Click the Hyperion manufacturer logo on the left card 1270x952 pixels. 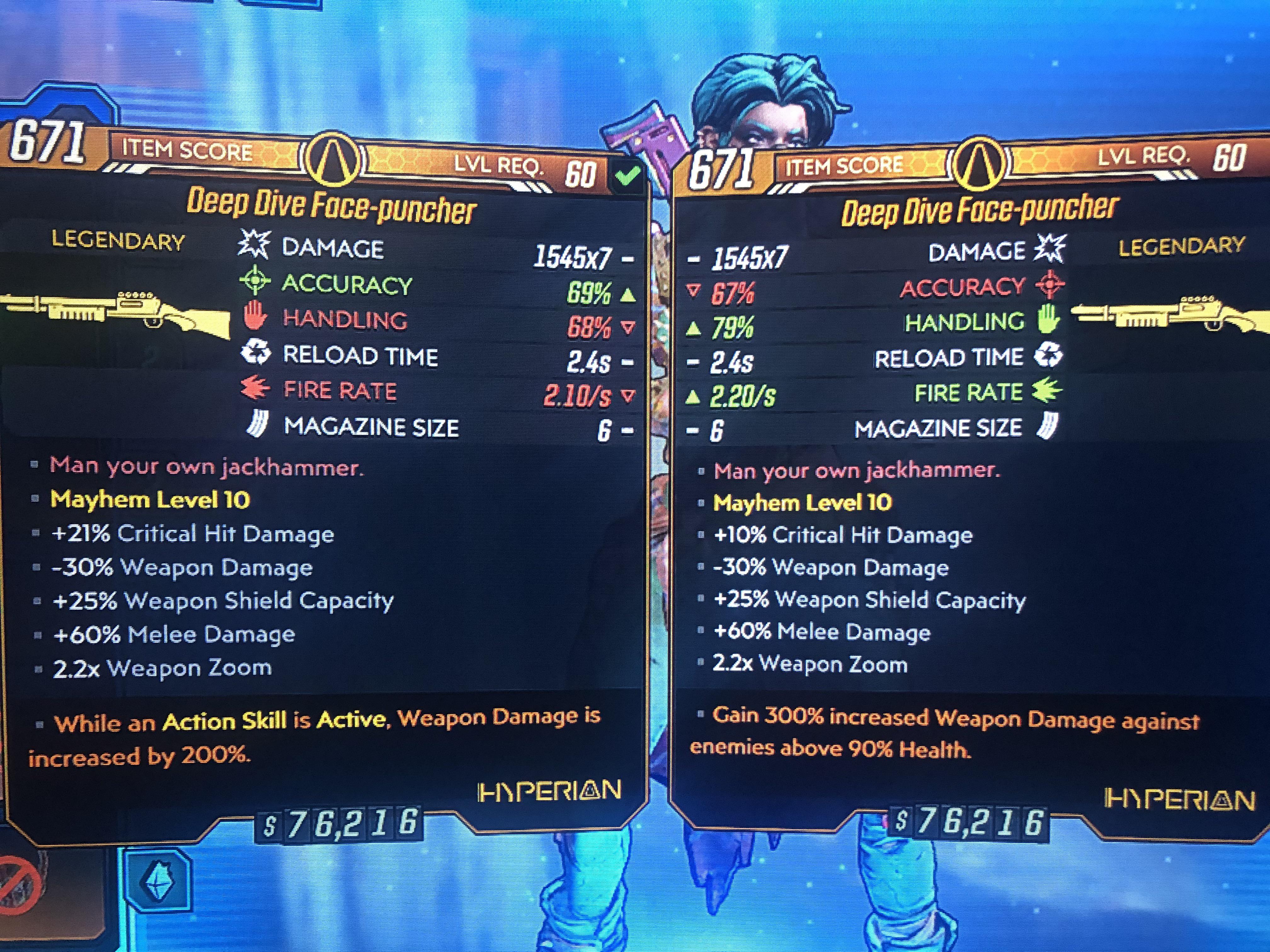pos(548,791)
